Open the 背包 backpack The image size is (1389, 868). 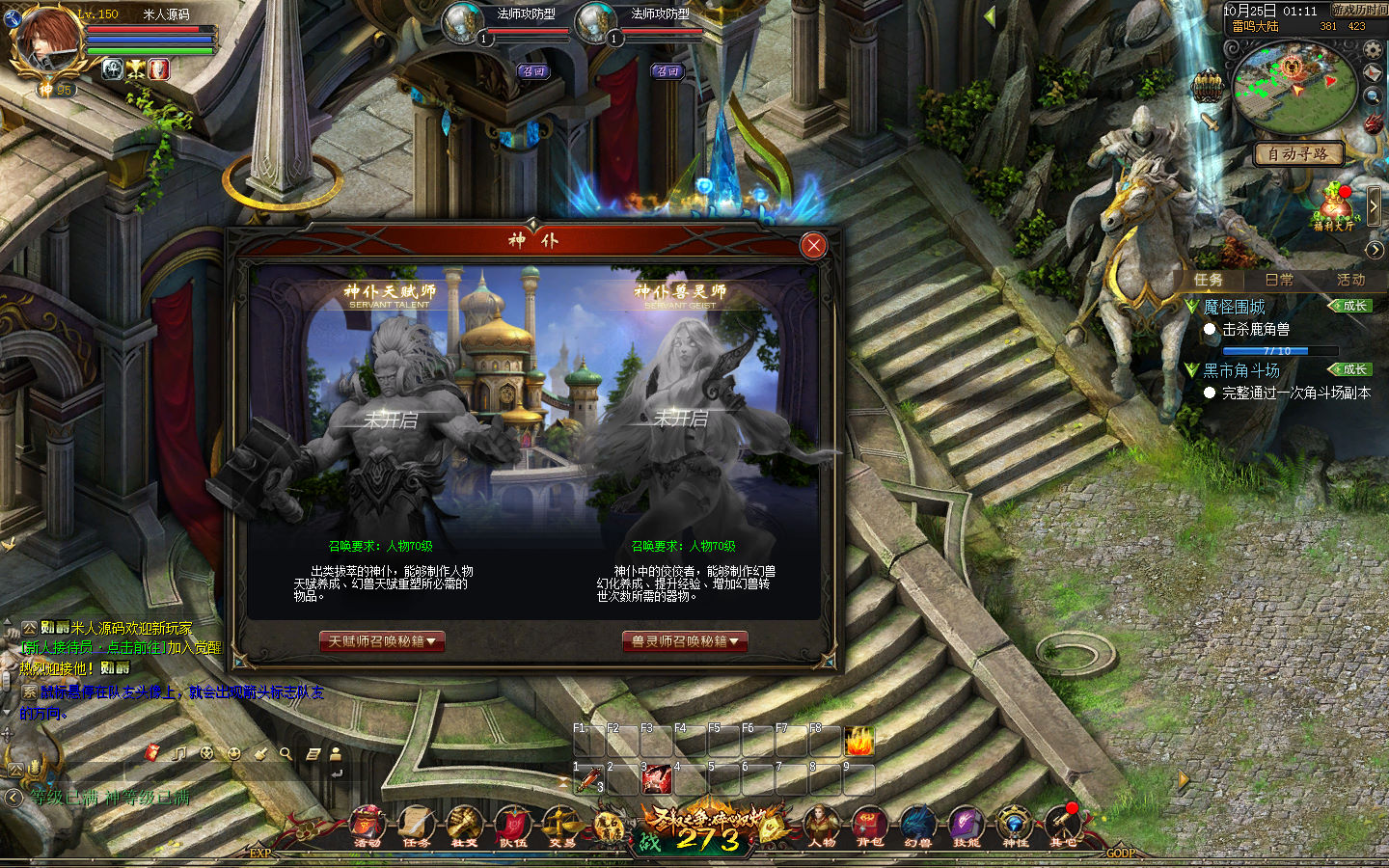click(869, 826)
